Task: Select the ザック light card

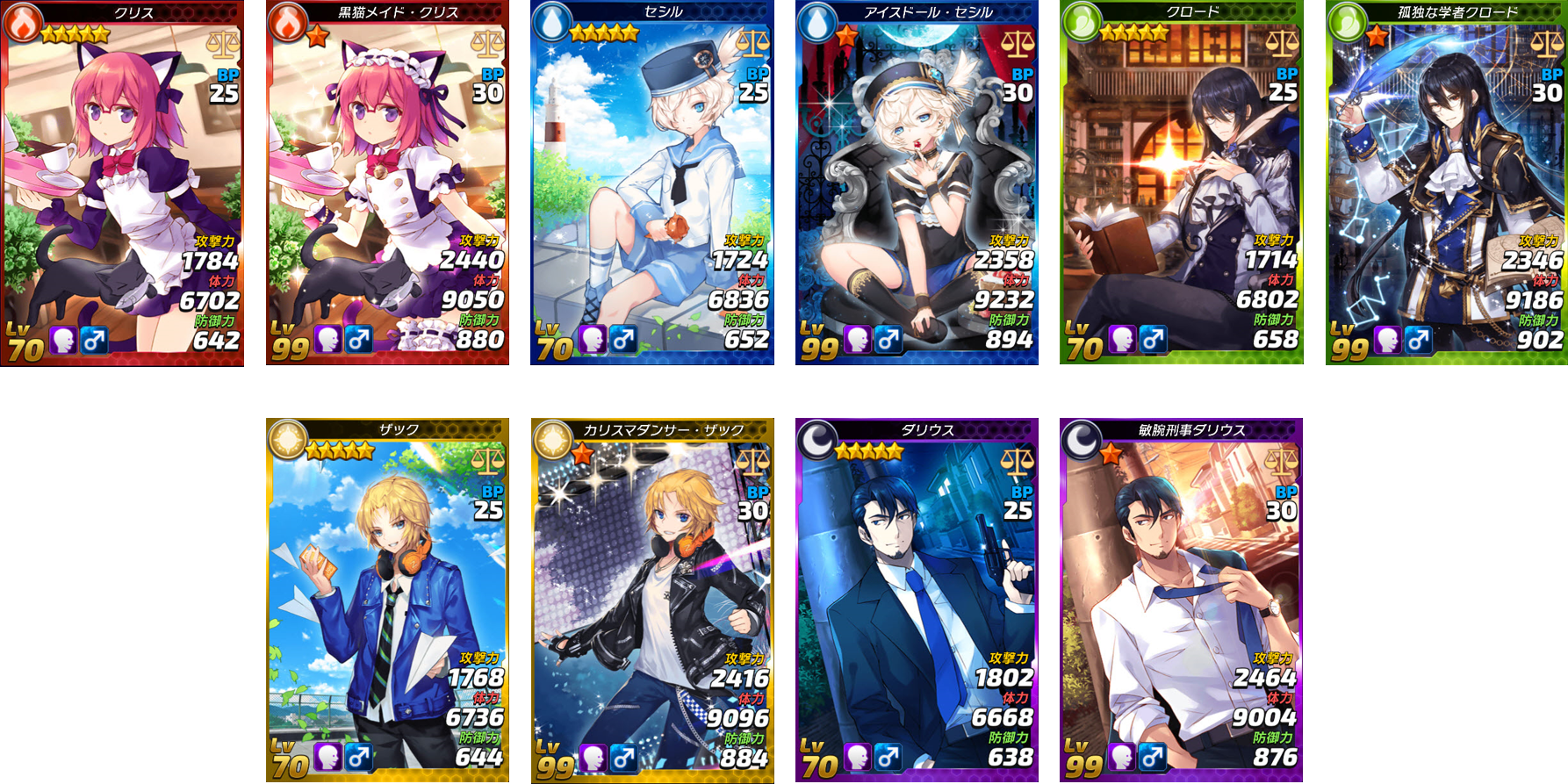Action: click(x=387, y=601)
